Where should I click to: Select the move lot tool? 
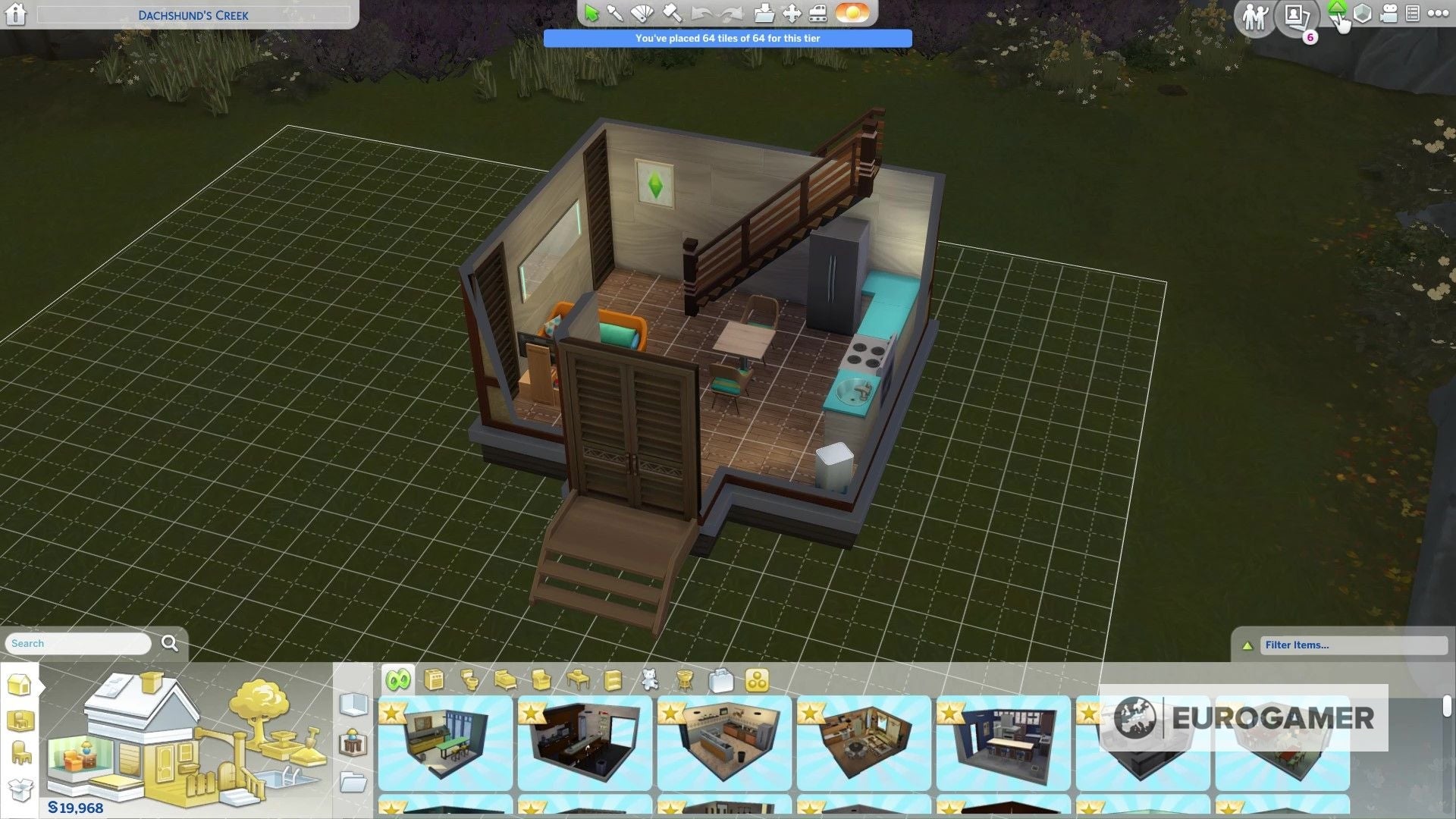(790, 12)
